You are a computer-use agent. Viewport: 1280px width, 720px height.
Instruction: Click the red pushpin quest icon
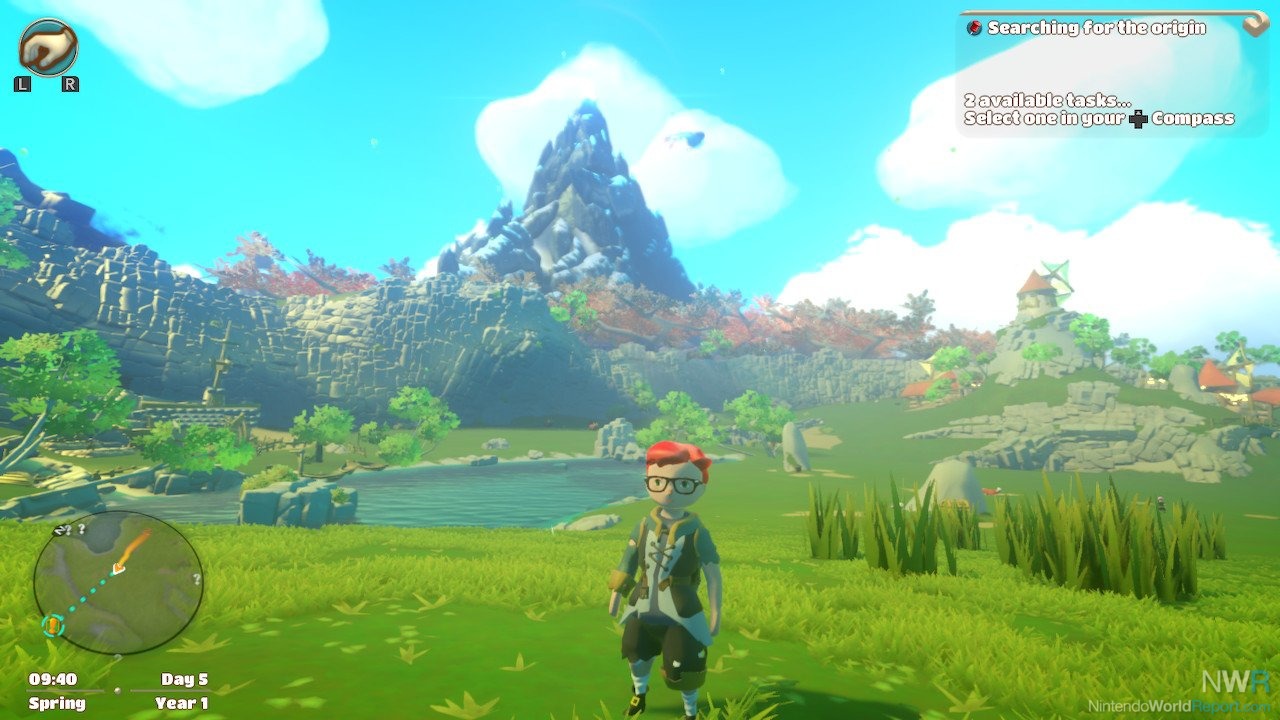click(974, 28)
